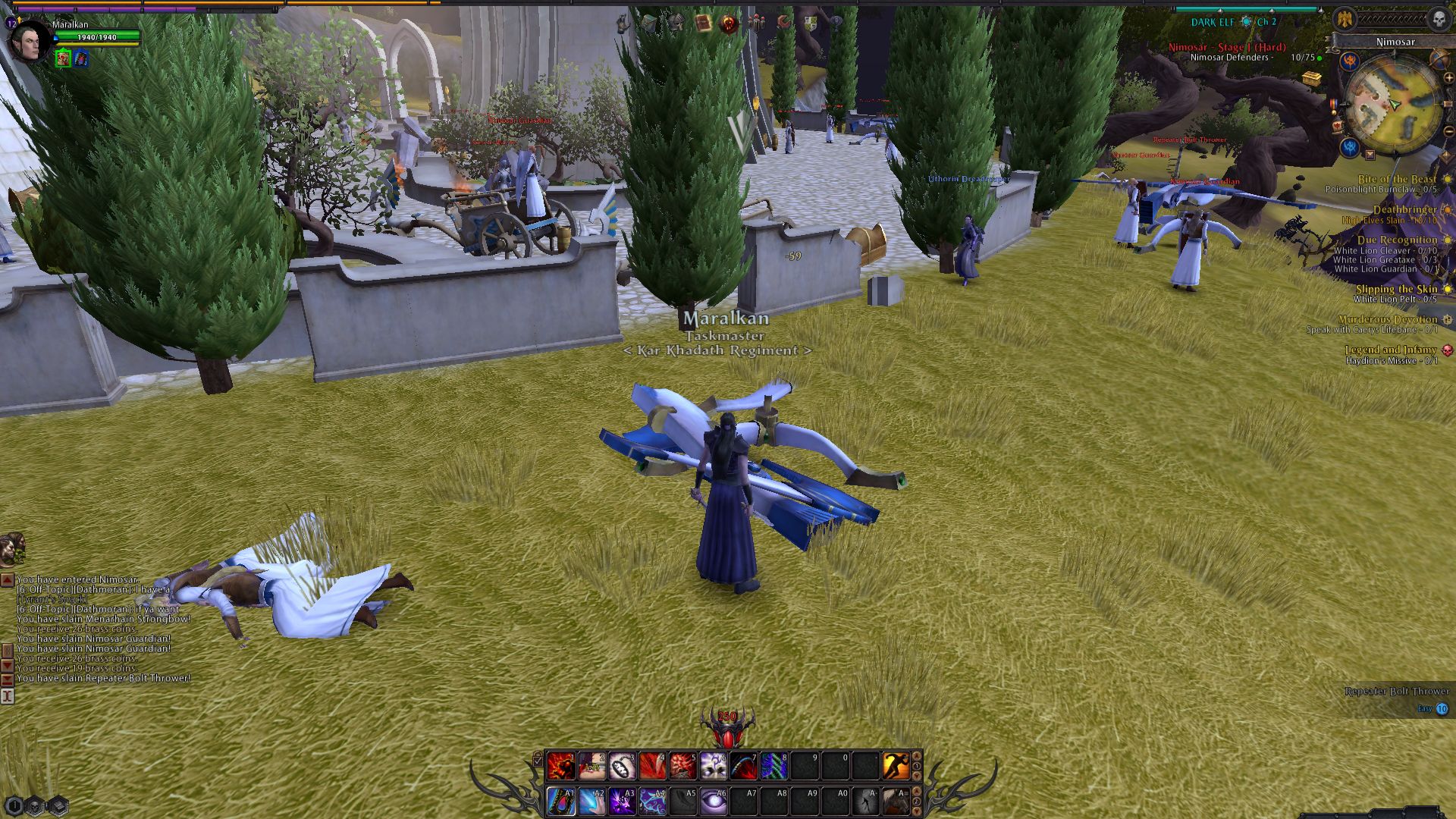Open the Tome of Knowledge book icon
1456x819 pixels.
click(703, 23)
